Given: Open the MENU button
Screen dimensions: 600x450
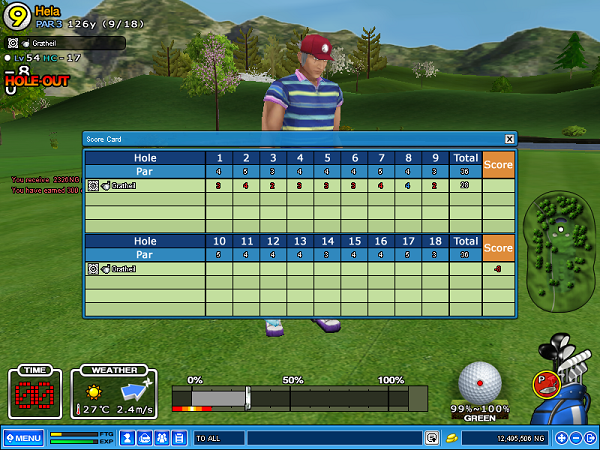Looking at the screenshot, I should (22, 438).
